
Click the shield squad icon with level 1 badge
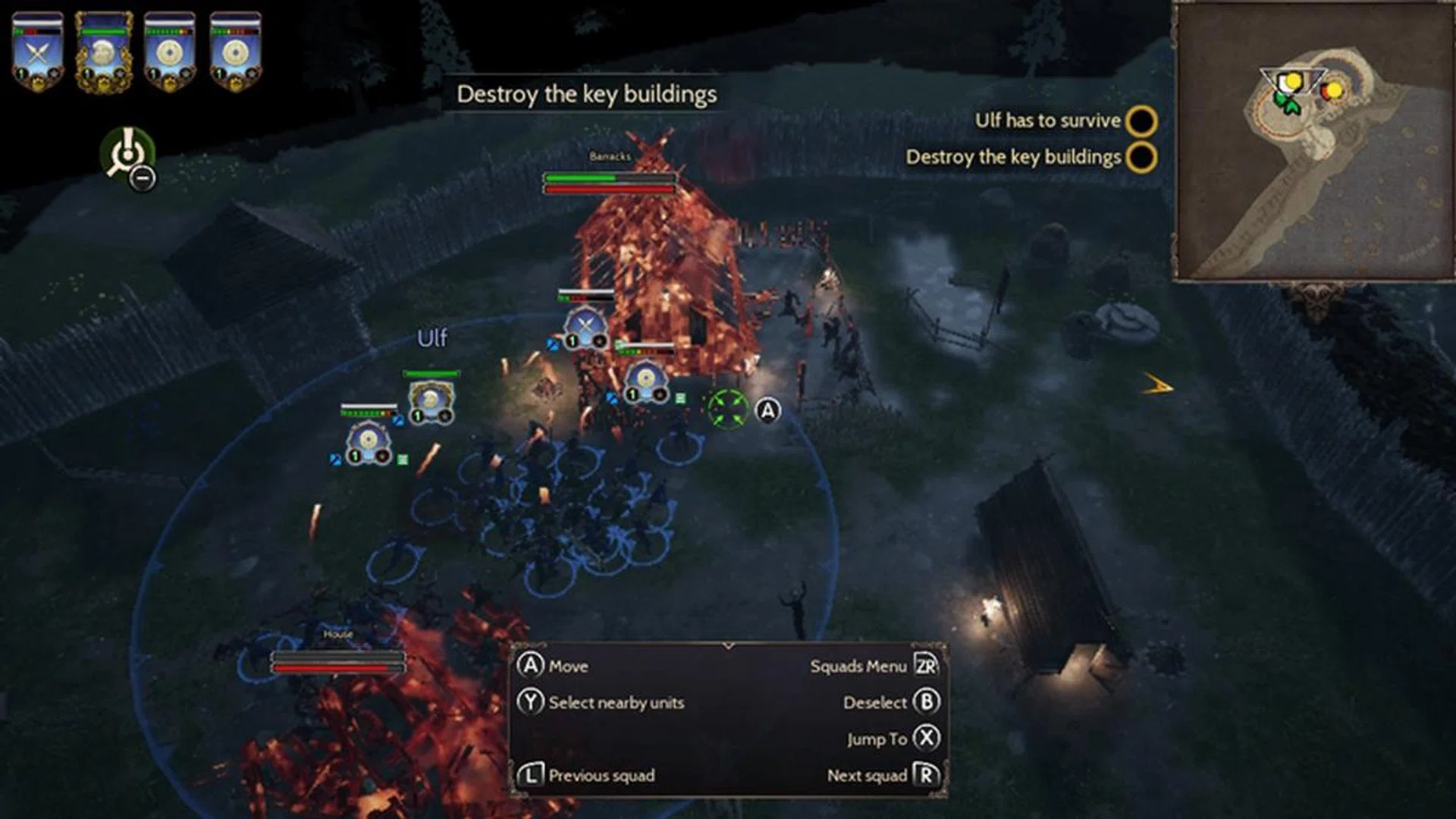pyautogui.click(x=371, y=438)
